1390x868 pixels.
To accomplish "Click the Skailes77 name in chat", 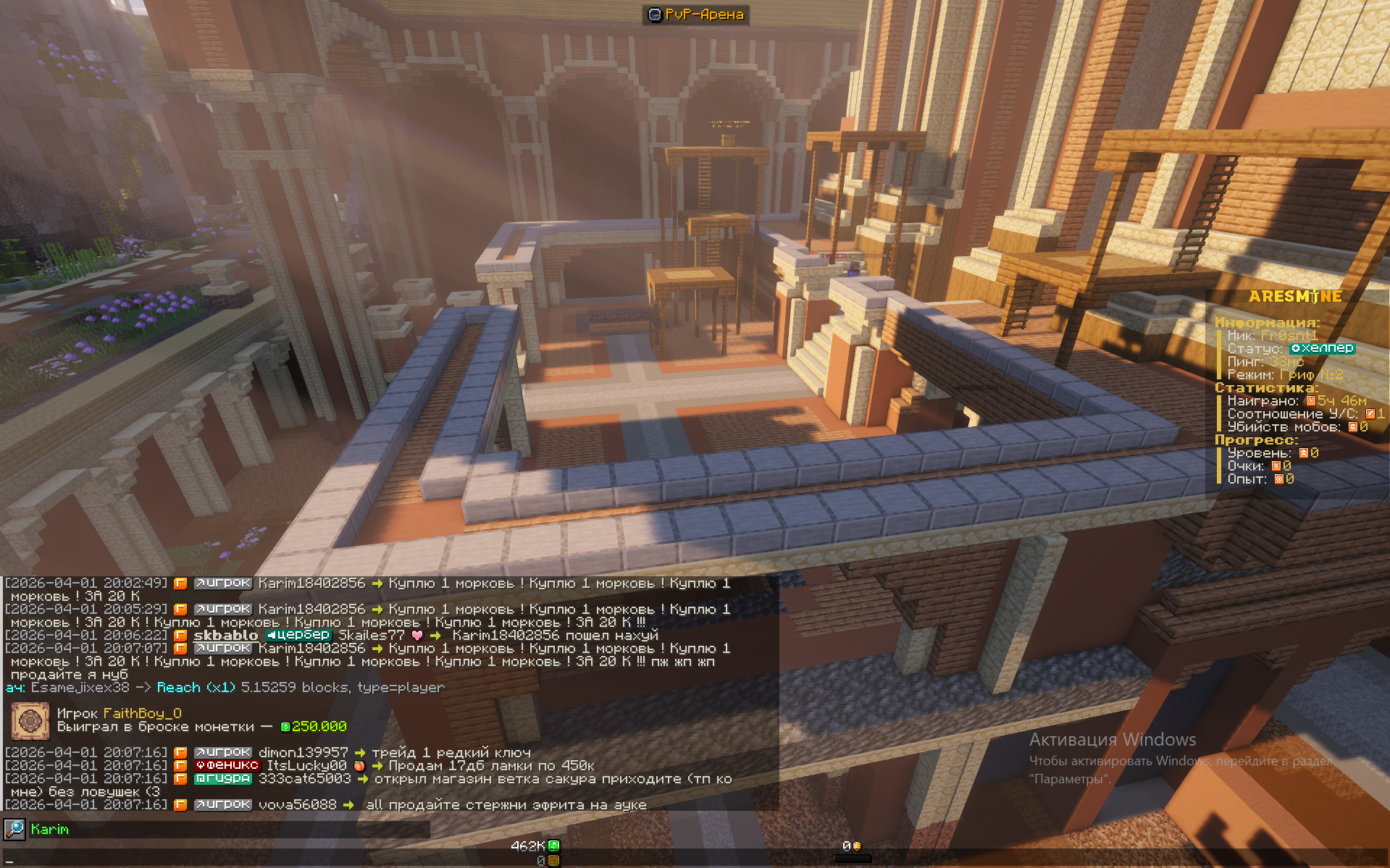I will click(x=371, y=635).
